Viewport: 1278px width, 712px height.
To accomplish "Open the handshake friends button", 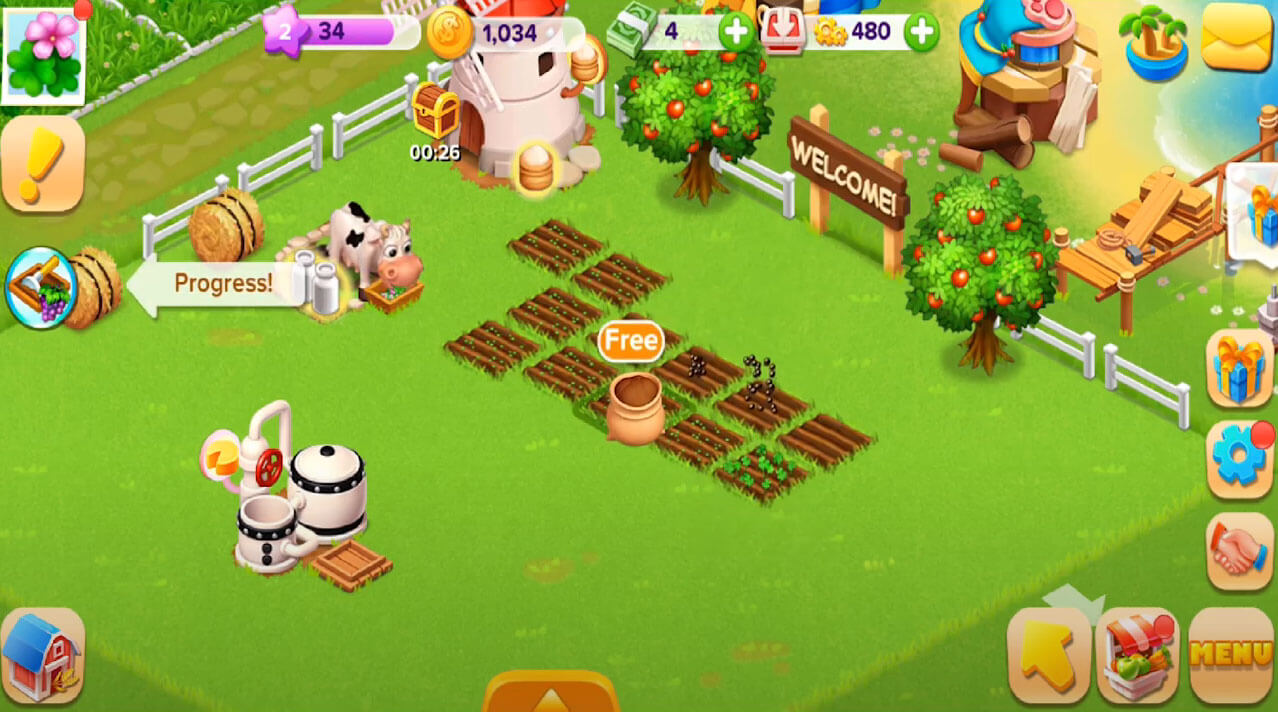I will (1240, 550).
